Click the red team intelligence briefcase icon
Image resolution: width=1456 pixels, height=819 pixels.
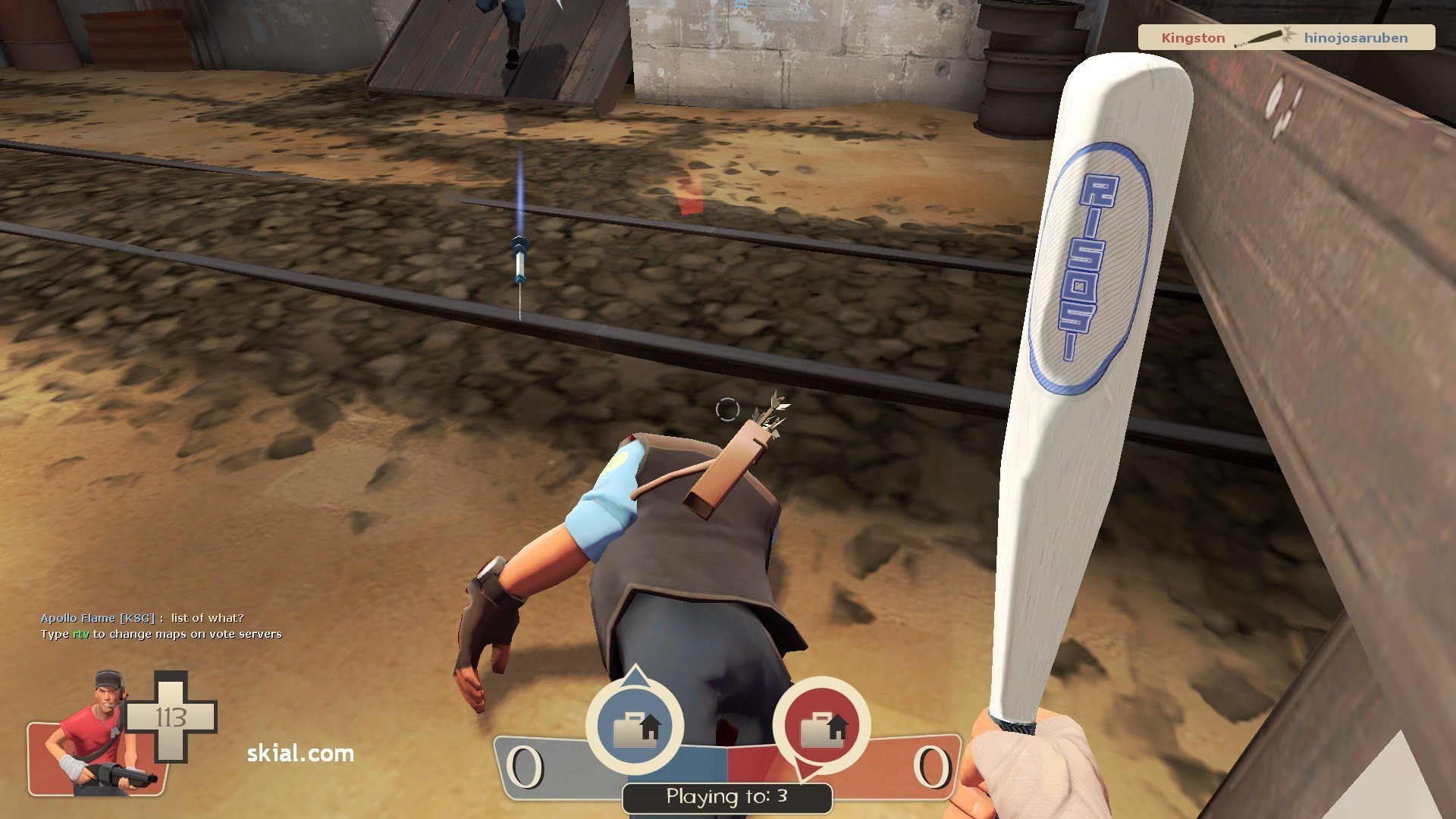[x=821, y=726]
